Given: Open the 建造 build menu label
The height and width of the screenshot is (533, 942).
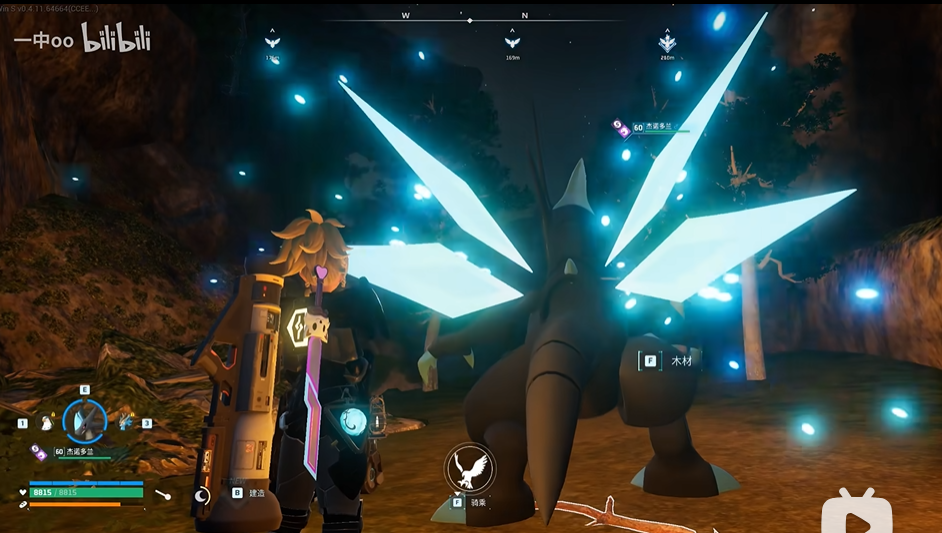Looking at the screenshot, I should (x=257, y=493).
